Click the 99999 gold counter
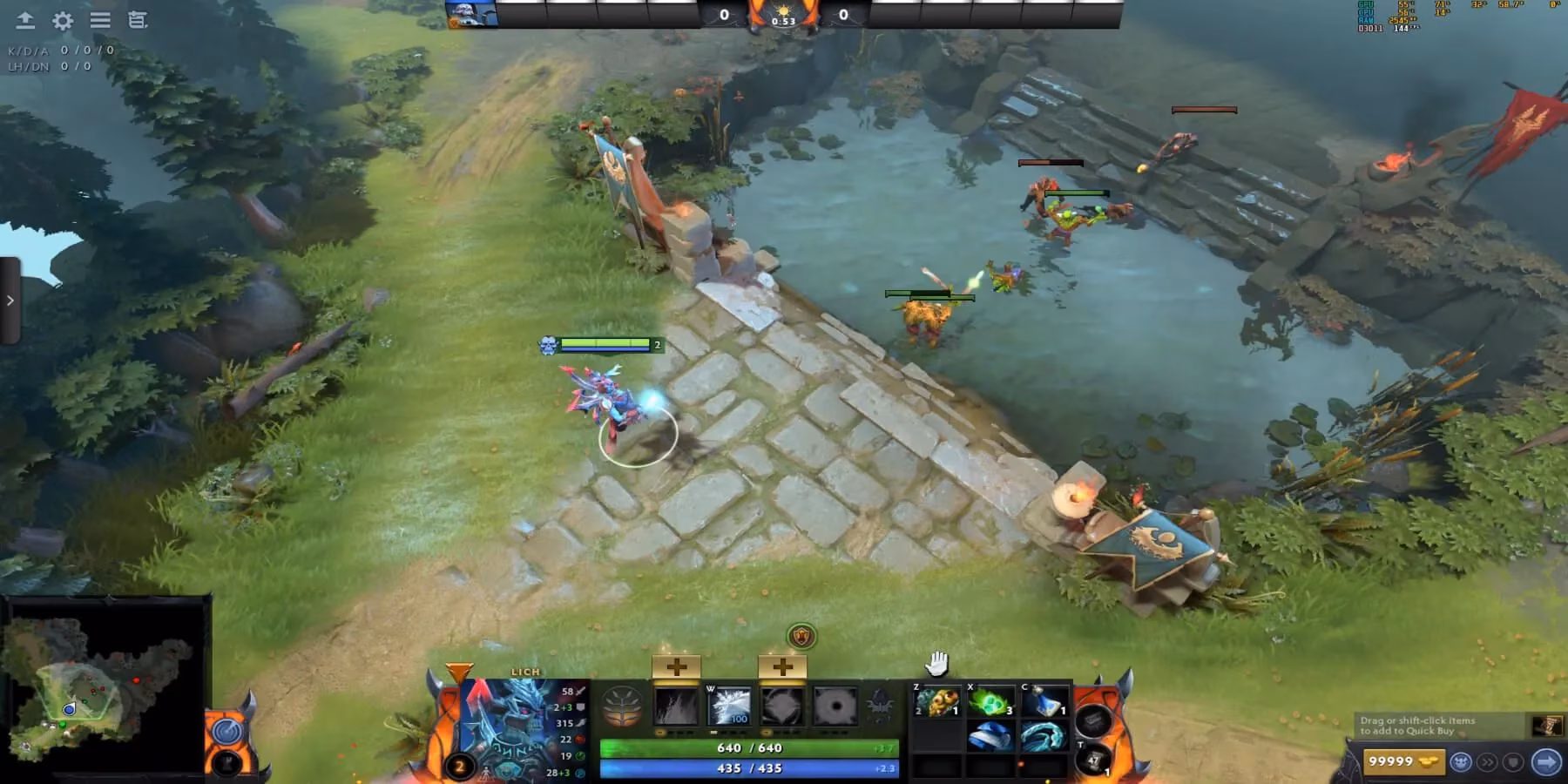Viewport: 1568px width, 784px height. pos(1405,761)
